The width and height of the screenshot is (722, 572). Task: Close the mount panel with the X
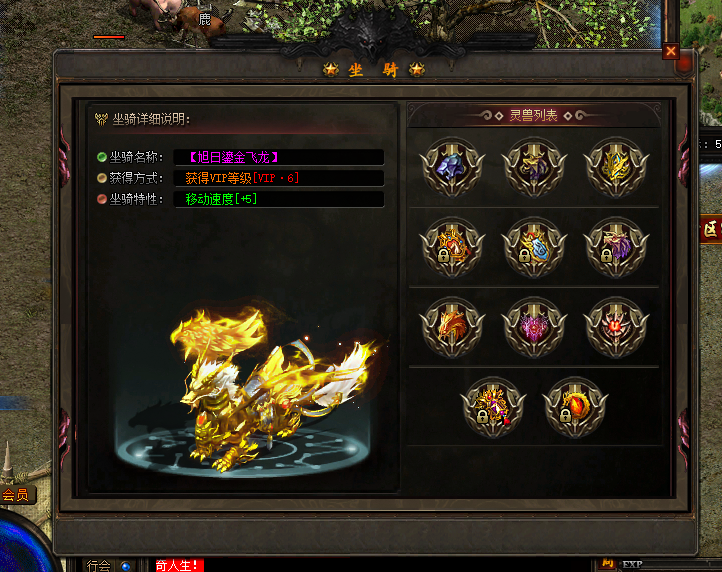click(670, 51)
